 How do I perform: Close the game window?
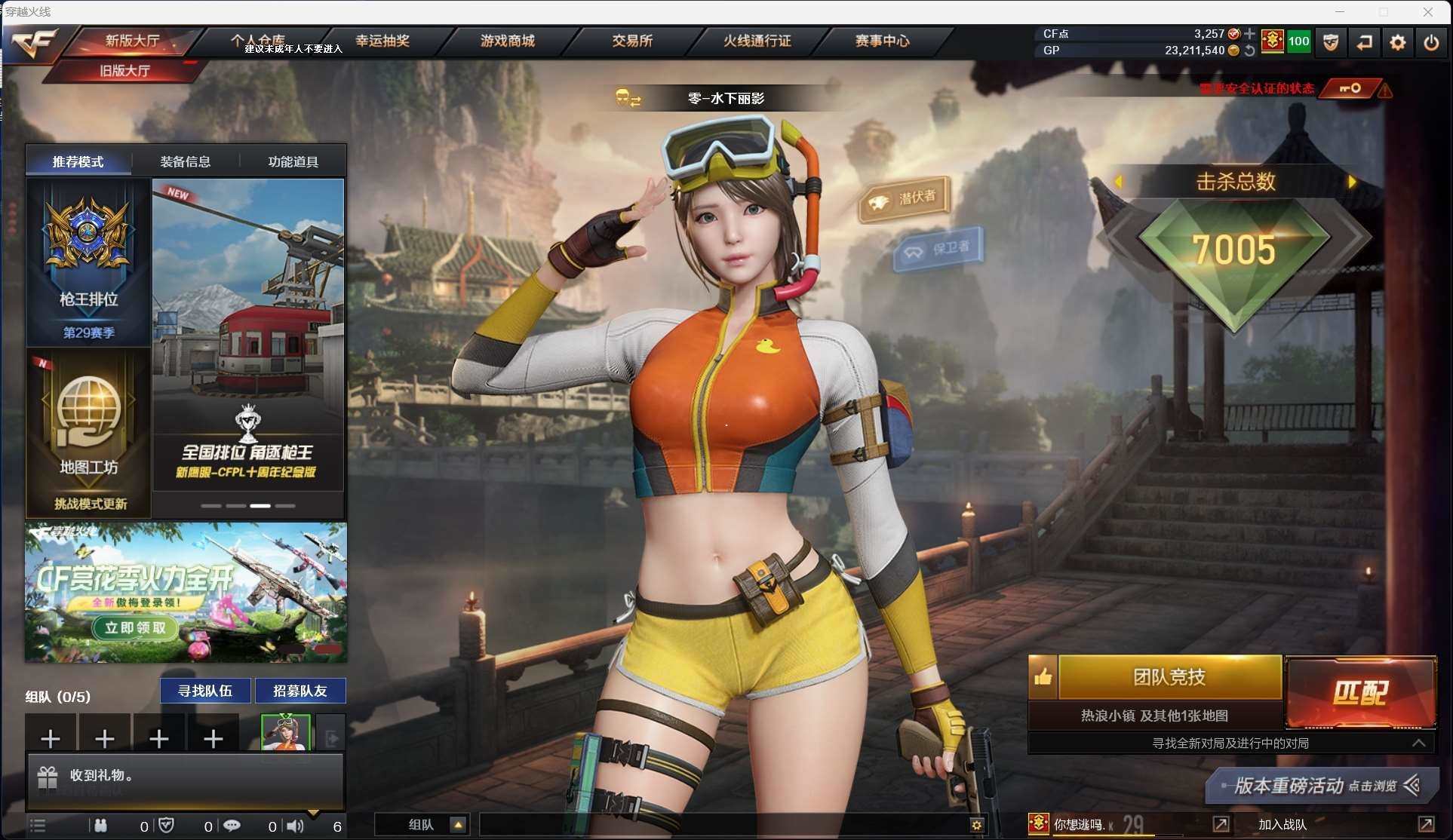[x=1428, y=11]
